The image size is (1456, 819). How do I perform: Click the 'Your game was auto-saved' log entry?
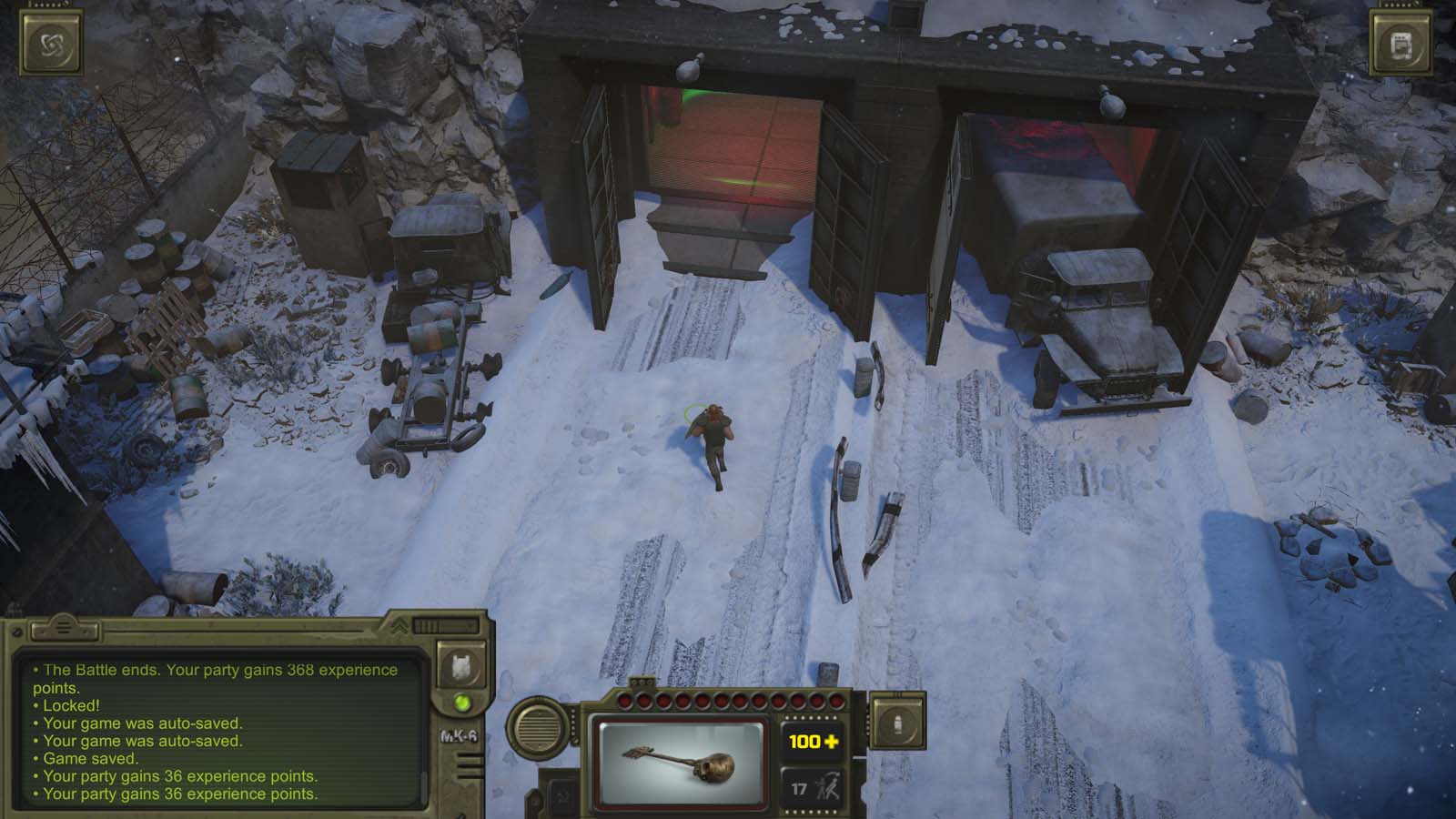[x=136, y=723]
